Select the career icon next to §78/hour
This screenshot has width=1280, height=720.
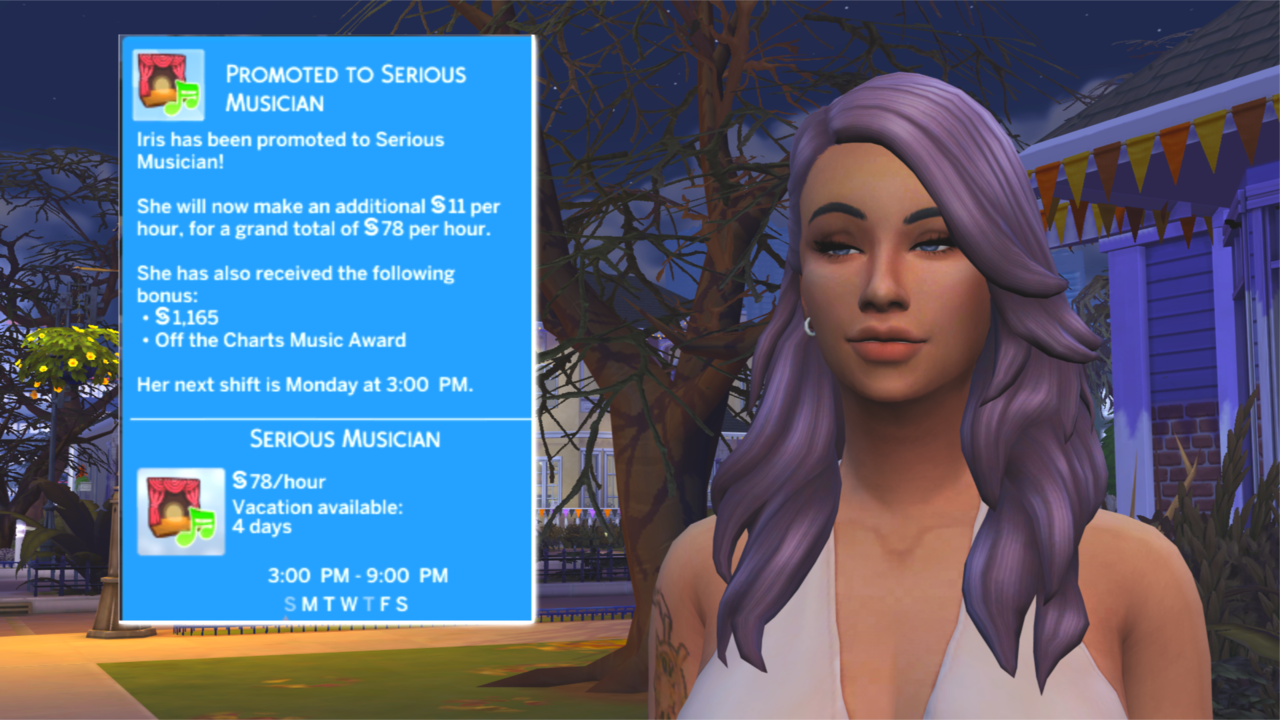(x=181, y=511)
